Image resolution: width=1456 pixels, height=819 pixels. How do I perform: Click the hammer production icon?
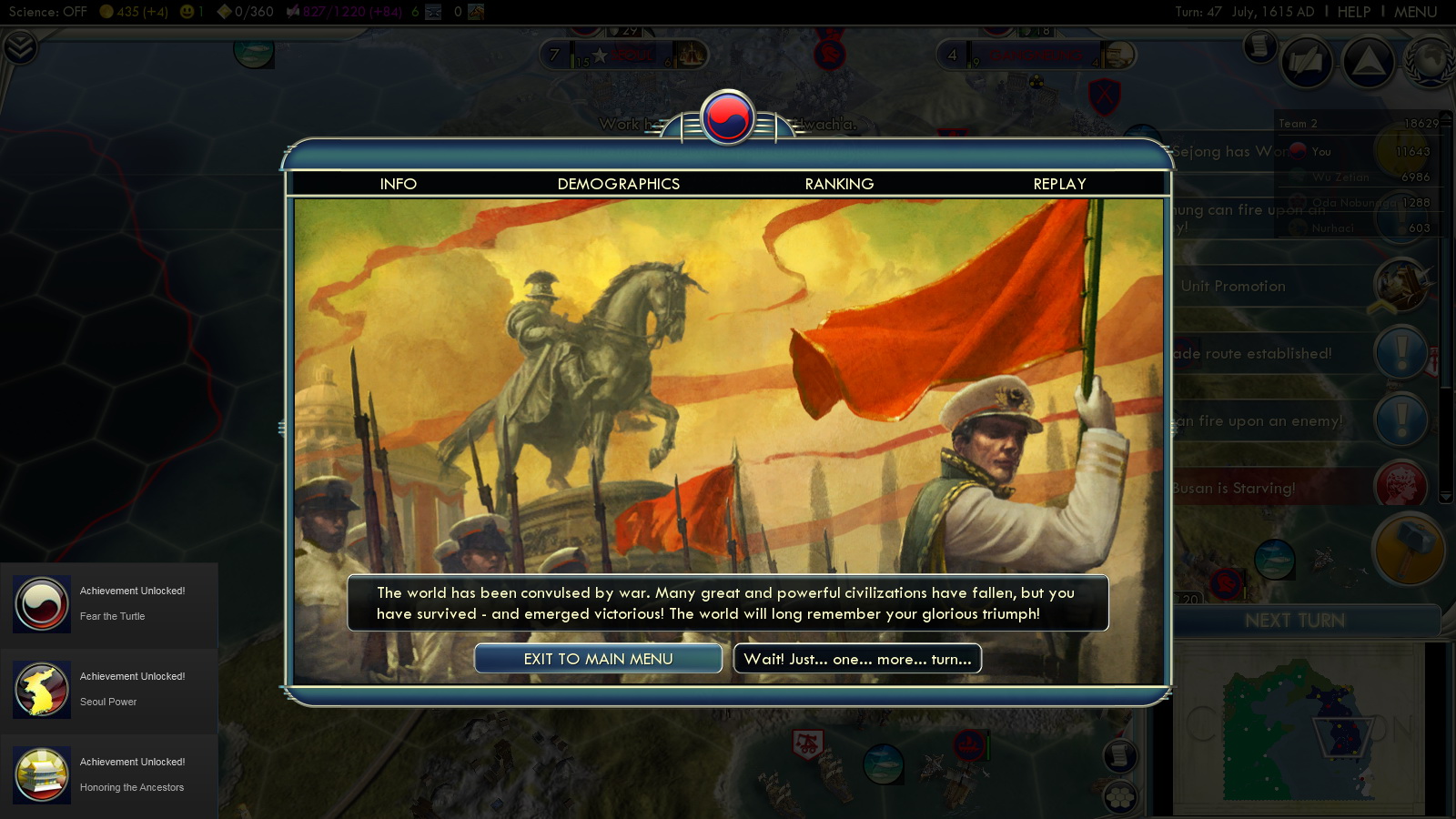tap(1408, 549)
